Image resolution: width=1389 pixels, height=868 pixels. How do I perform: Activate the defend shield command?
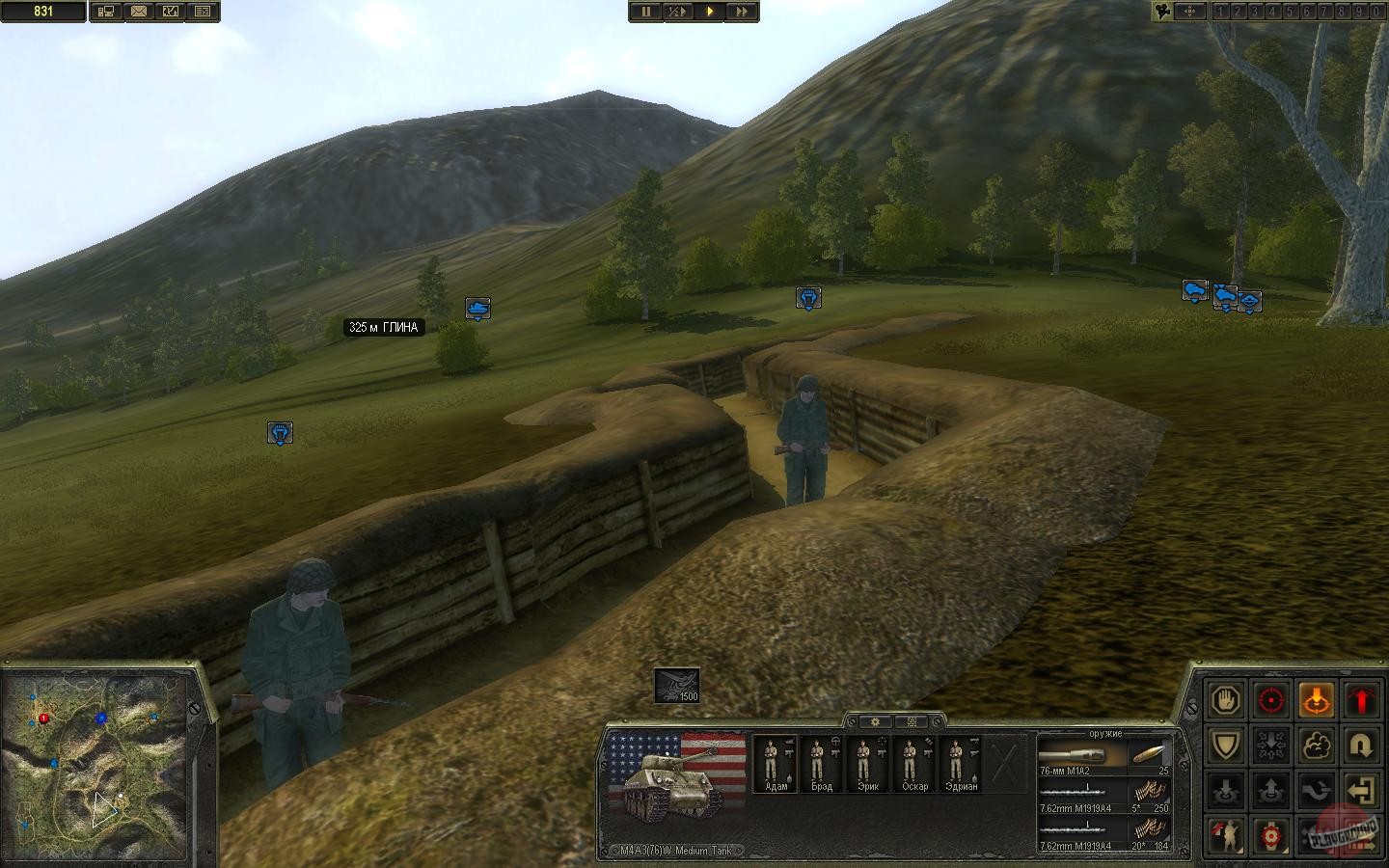coord(1225,745)
